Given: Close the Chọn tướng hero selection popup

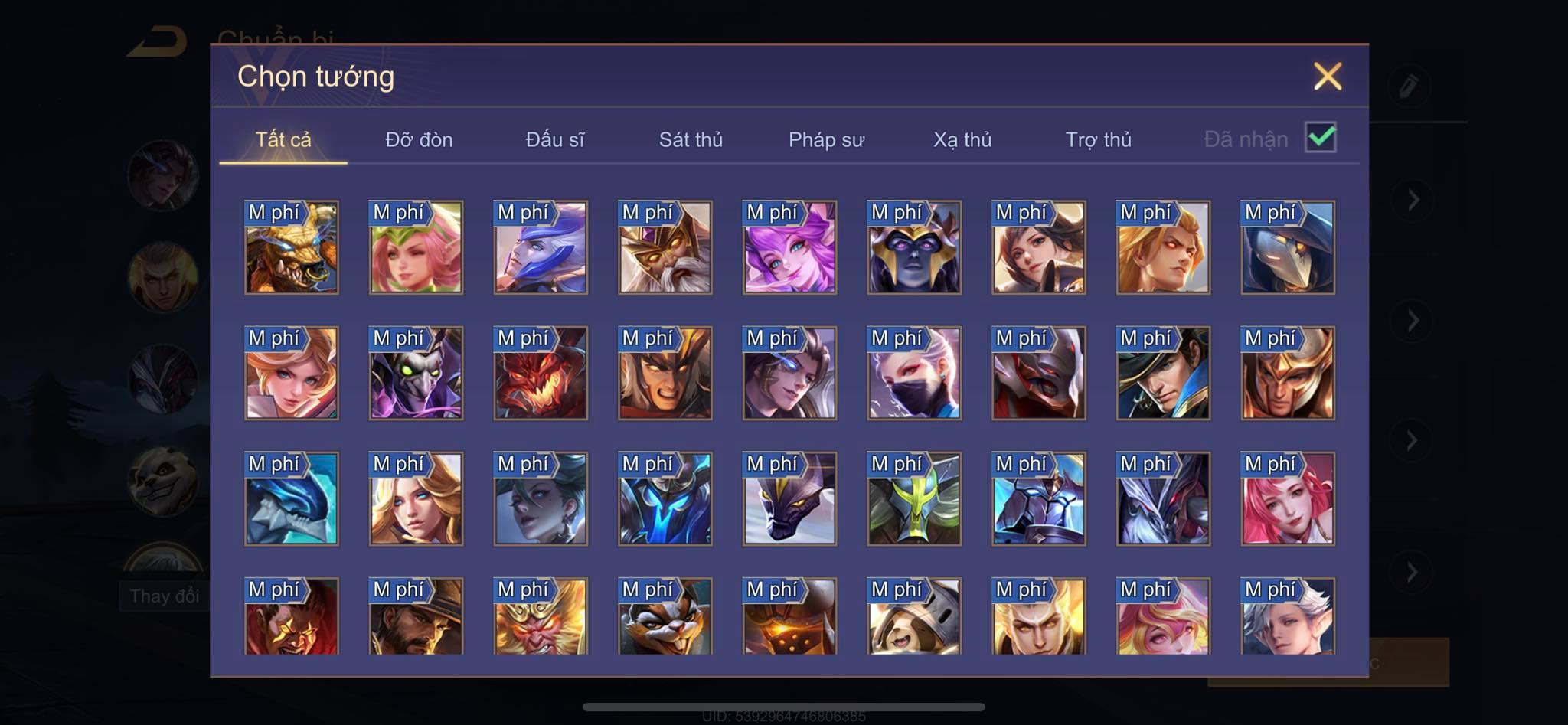Looking at the screenshot, I should click(1327, 77).
